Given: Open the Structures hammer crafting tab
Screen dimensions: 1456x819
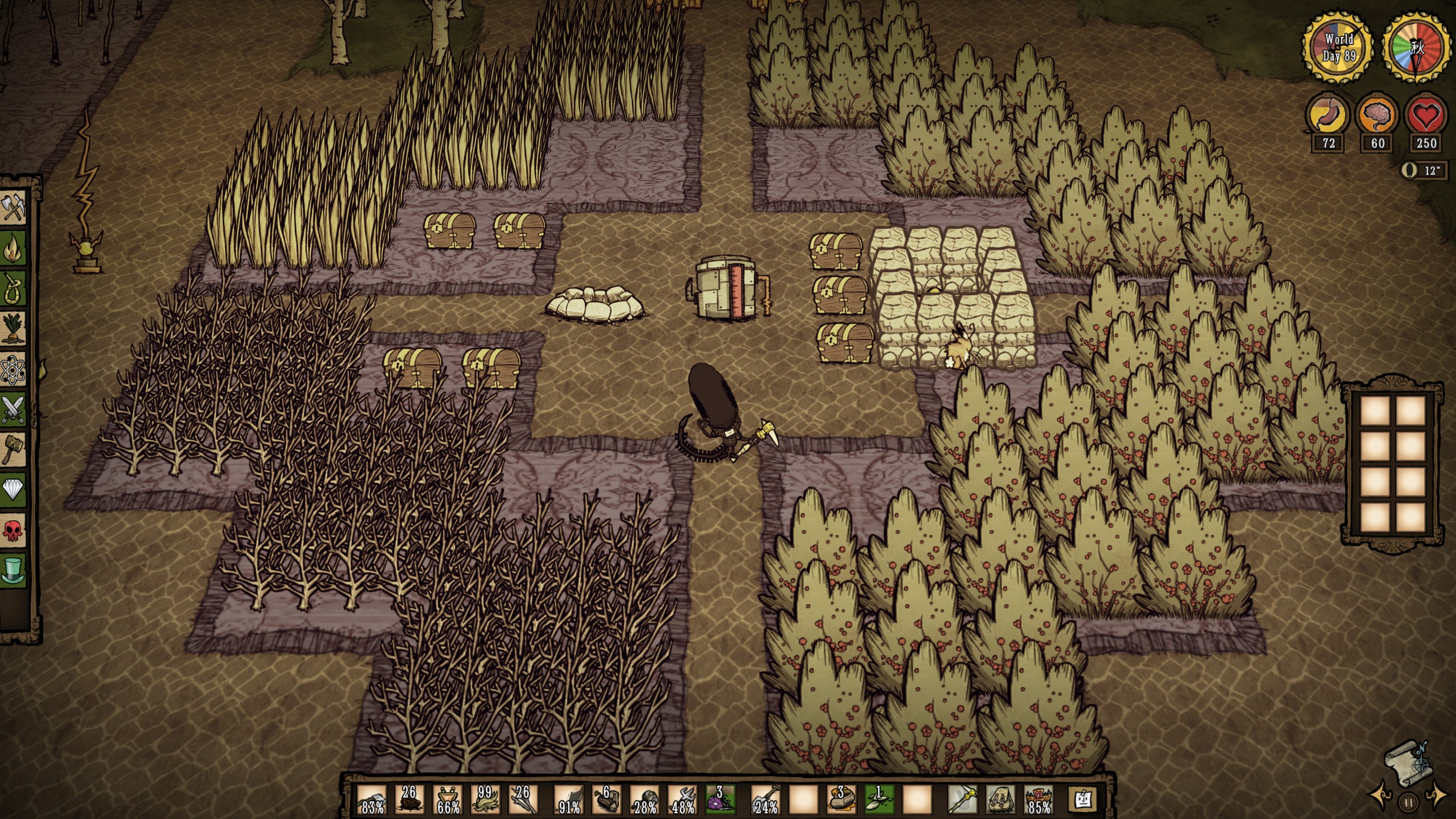Looking at the screenshot, I should point(14,450).
